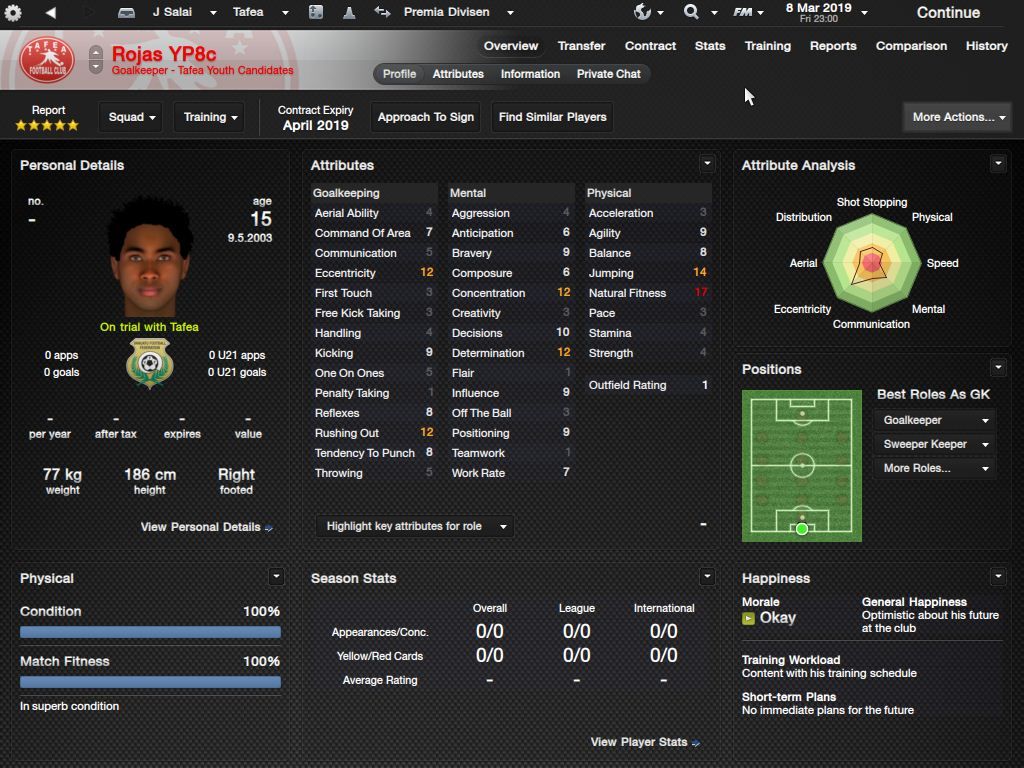Open the View Personal Details link

click(206, 527)
